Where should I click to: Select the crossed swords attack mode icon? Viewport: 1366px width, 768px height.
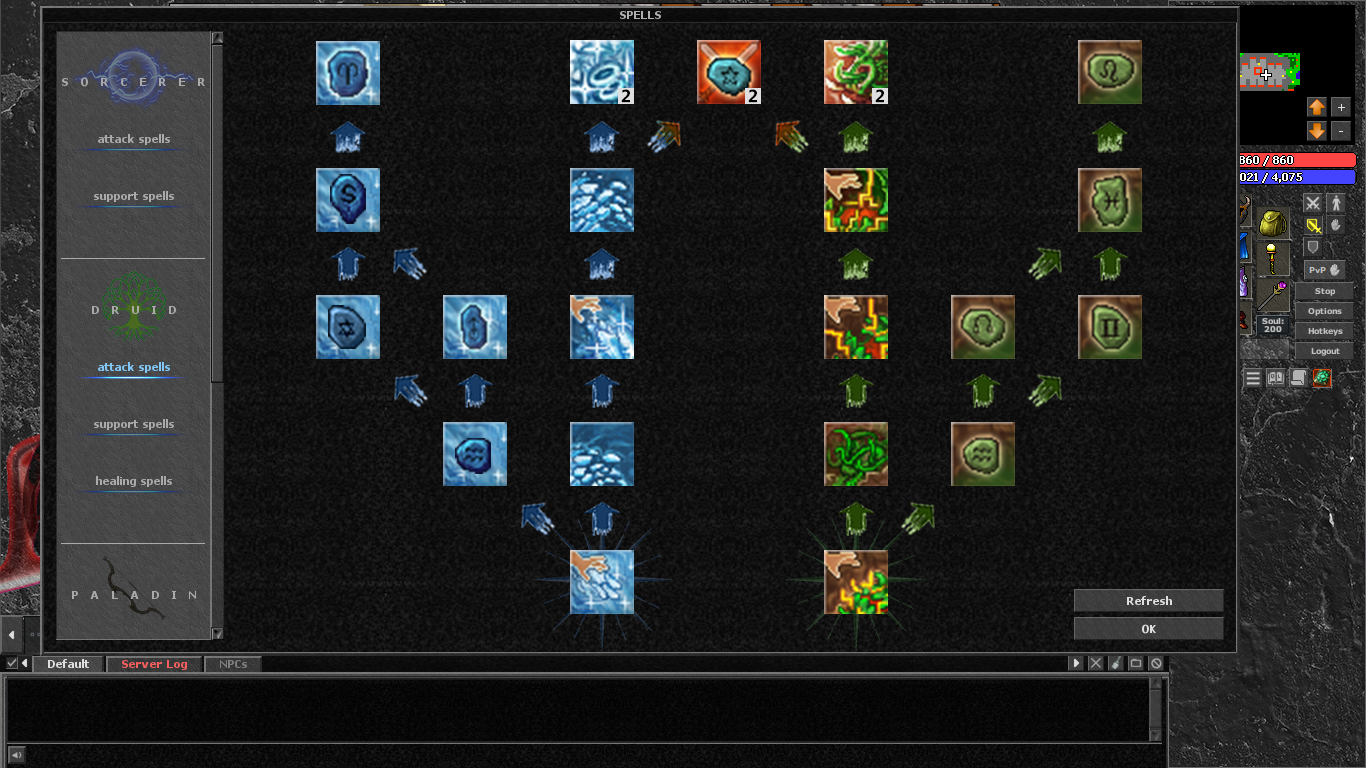pyautogui.click(x=1313, y=202)
